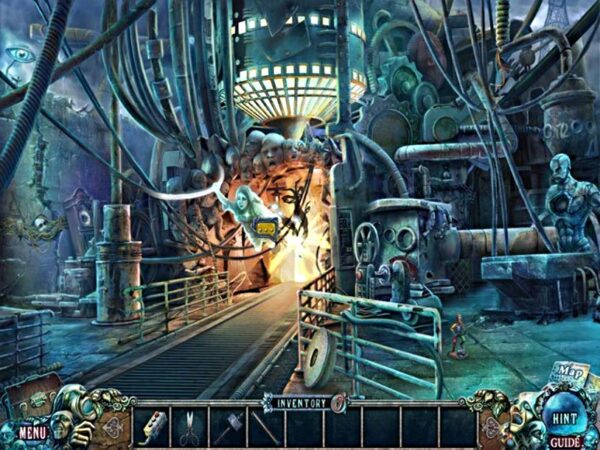Open the strategy Guide

(x=564, y=441)
